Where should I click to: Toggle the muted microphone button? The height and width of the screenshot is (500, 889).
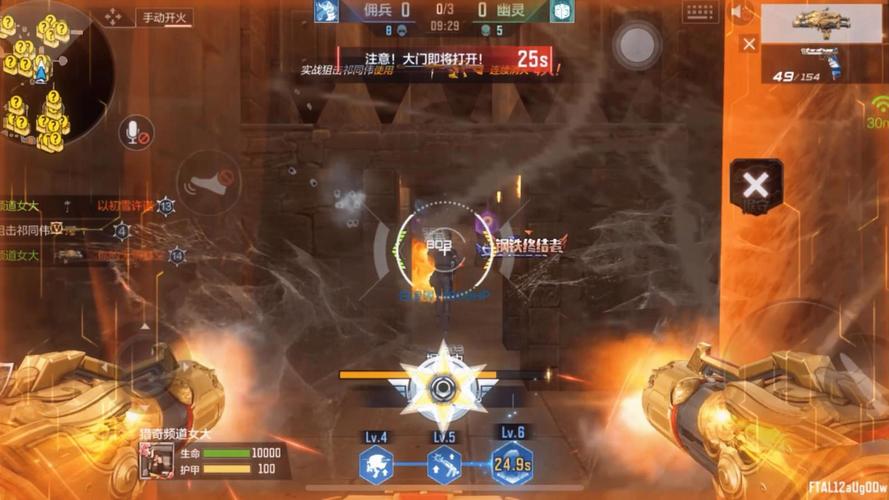click(x=136, y=132)
